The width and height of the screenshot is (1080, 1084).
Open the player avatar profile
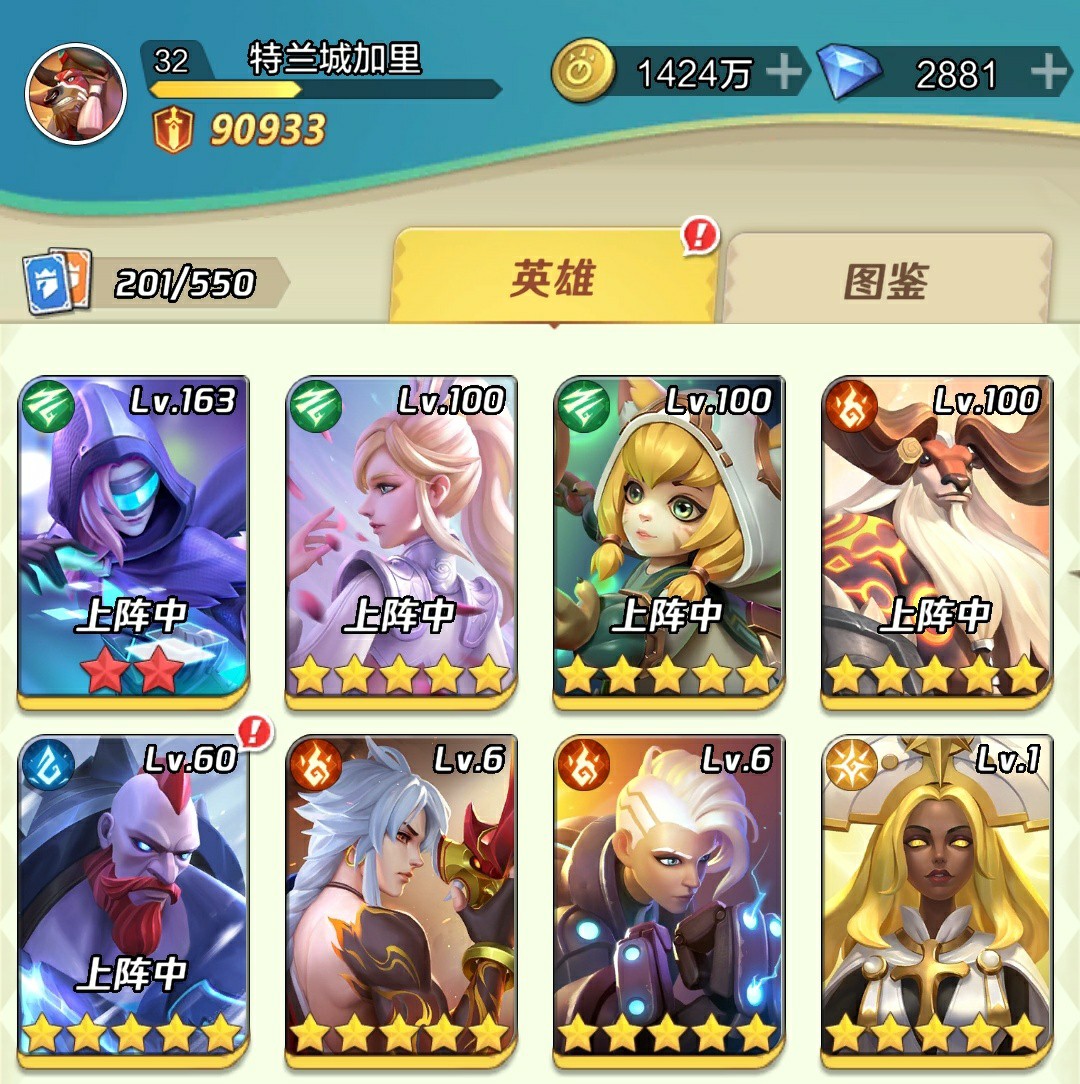tap(76, 94)
